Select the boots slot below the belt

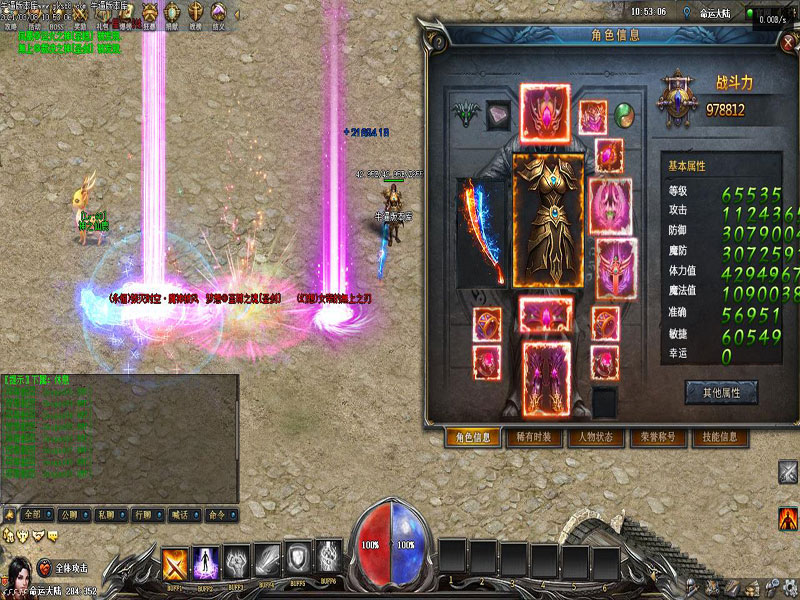pyautogui.click(x=547, y=375)
